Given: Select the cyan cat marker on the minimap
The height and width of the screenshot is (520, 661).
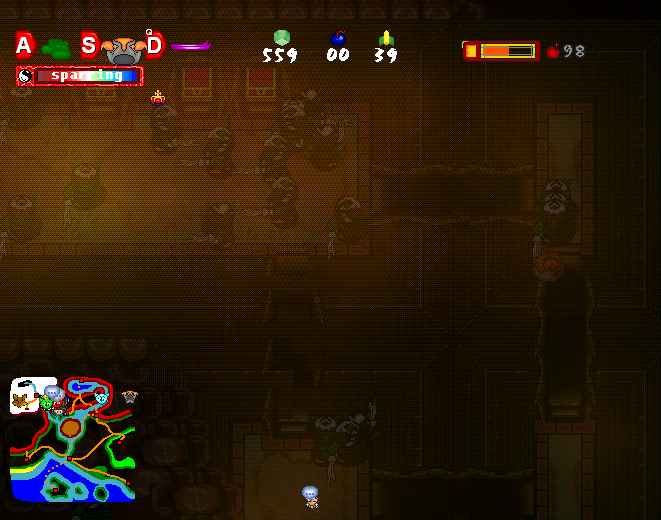Looking at the screenshot, I should [101, 398].
